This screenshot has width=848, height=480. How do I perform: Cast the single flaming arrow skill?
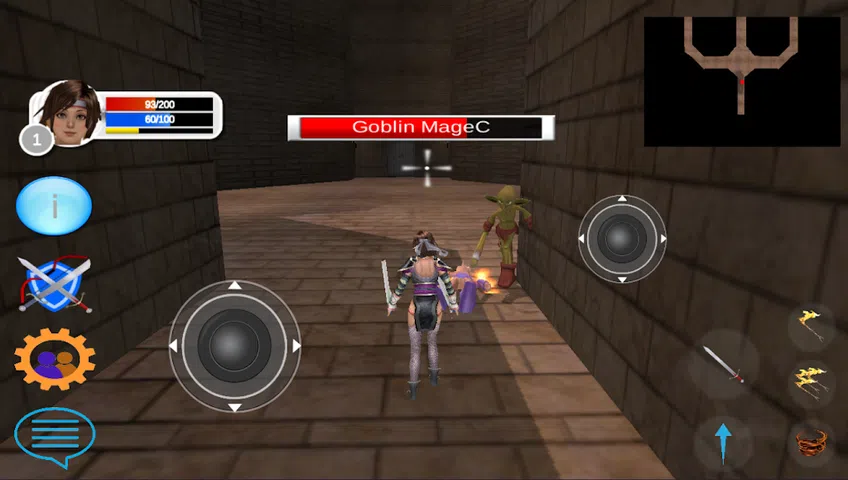tap(810, 325)
